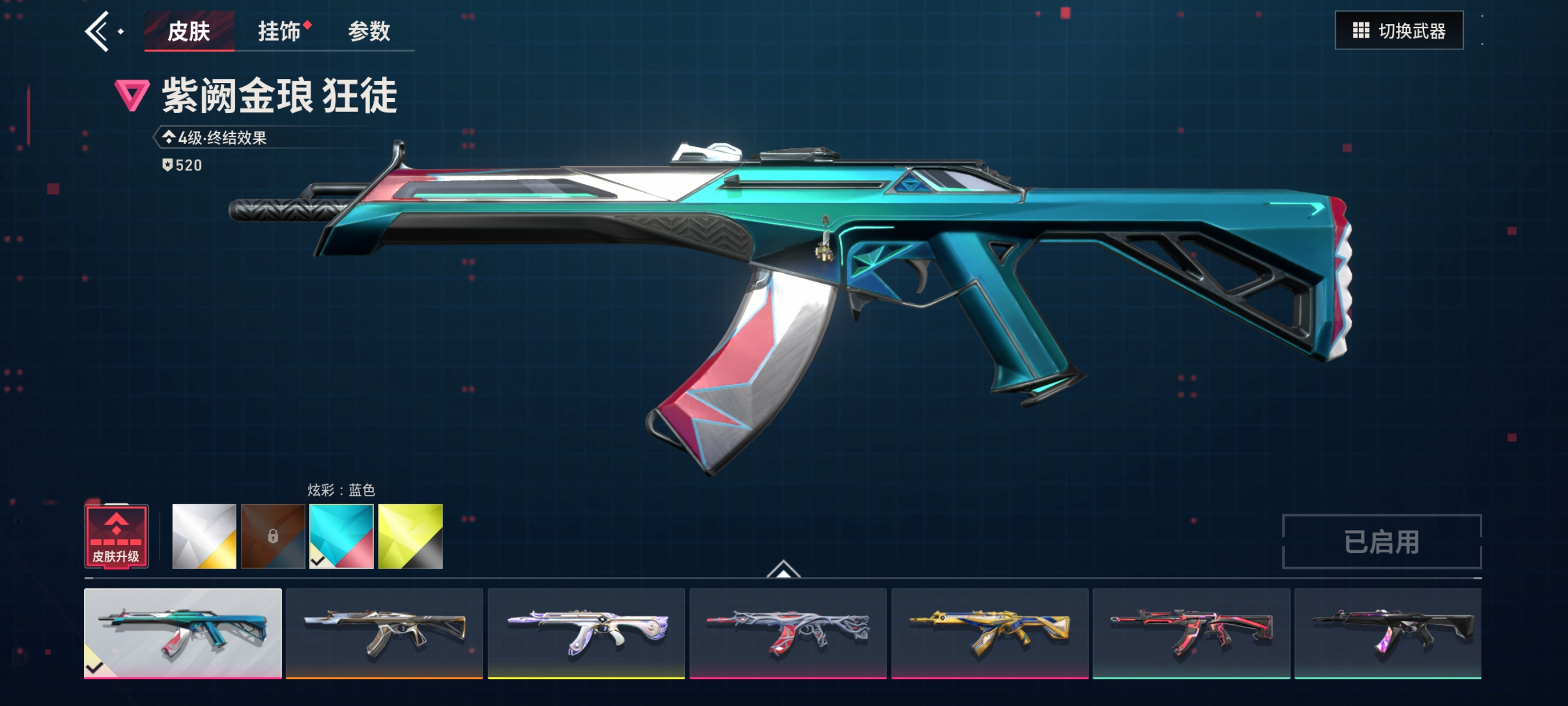Open the 切换武器 weapon switcher
Viewport: 1568px width, 706px height.
[x=1399, y=30]
